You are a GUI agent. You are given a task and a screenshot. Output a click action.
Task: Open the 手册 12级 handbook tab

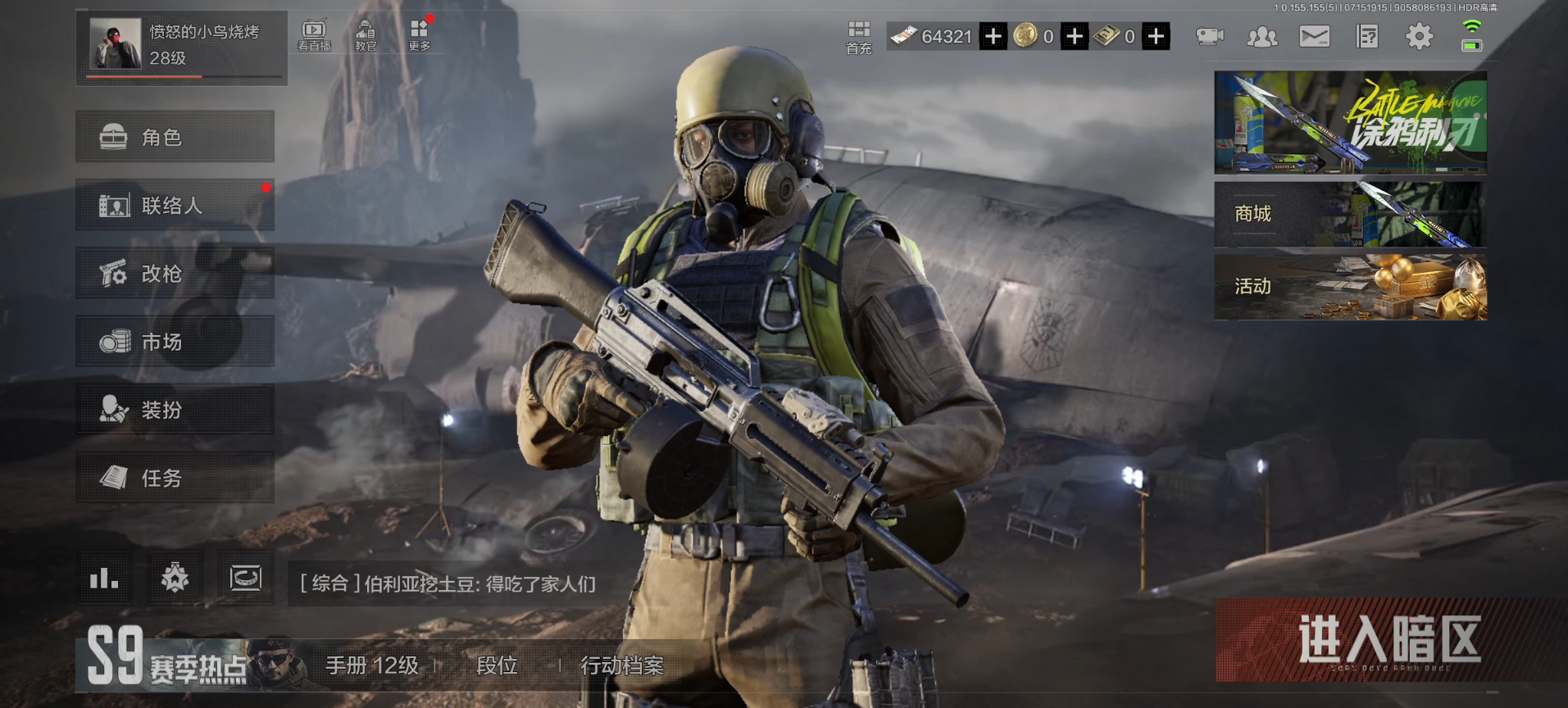(x=371, y=665)
